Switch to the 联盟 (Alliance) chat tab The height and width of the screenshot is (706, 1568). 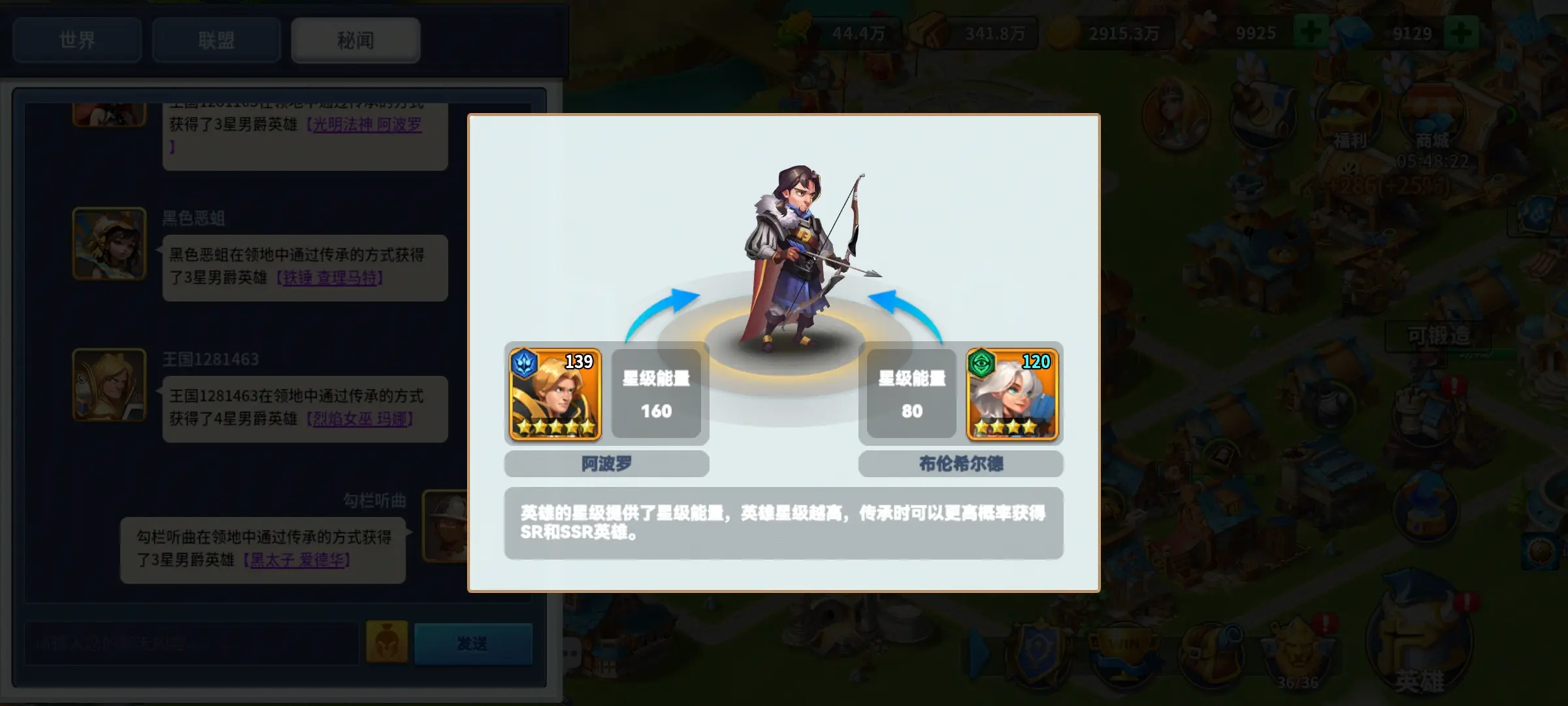pos(217,40)
